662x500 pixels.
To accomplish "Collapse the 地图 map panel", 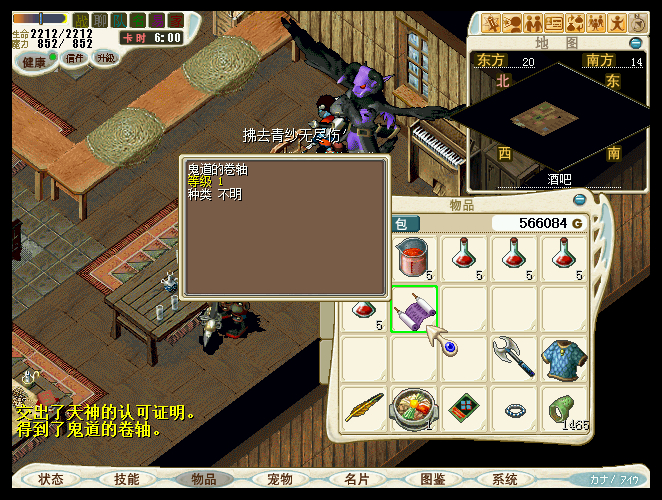I will point(635,43).
